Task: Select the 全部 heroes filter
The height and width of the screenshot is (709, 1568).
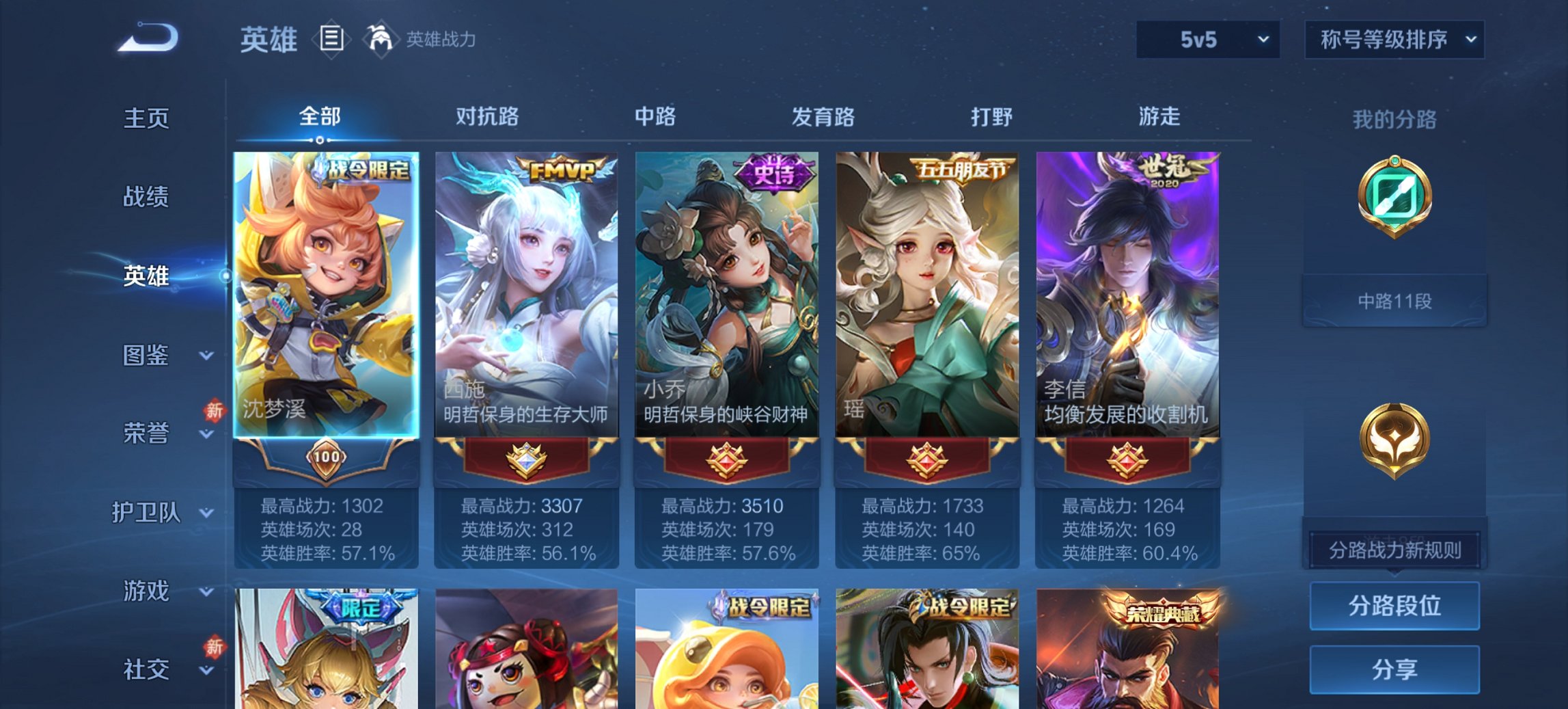Action: (320, 117)
